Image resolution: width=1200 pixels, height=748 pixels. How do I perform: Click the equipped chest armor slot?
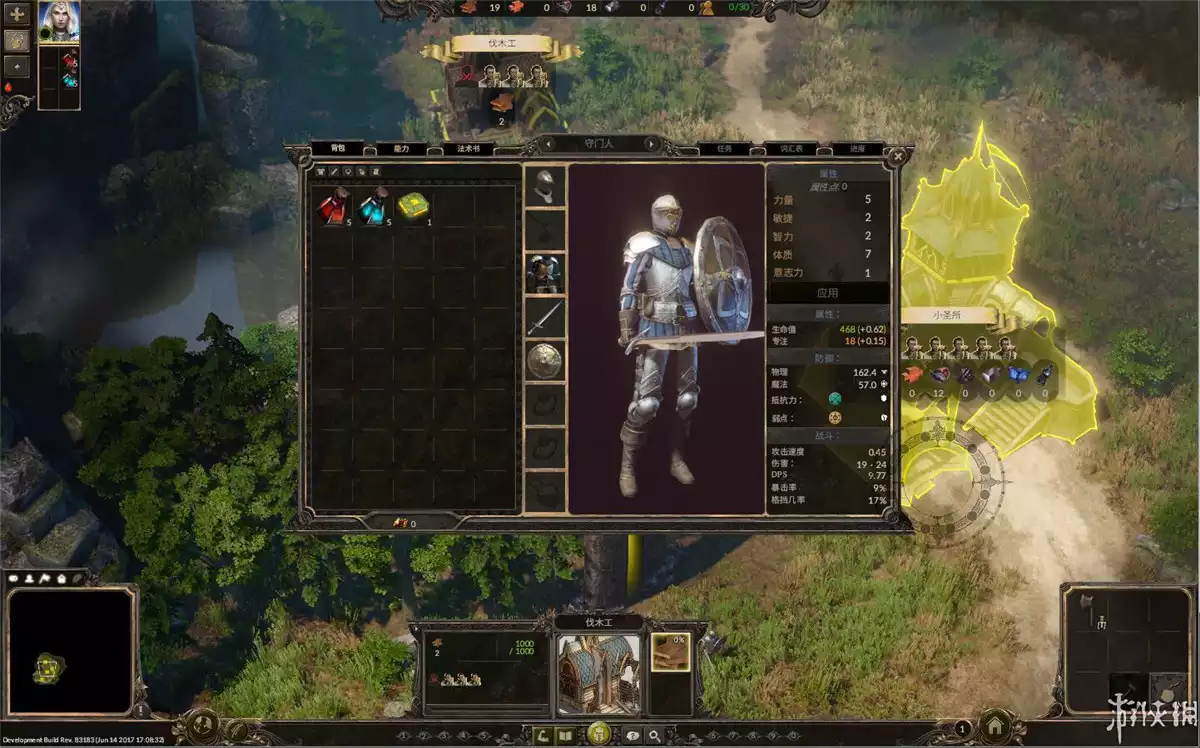click(x=545, y=273)
